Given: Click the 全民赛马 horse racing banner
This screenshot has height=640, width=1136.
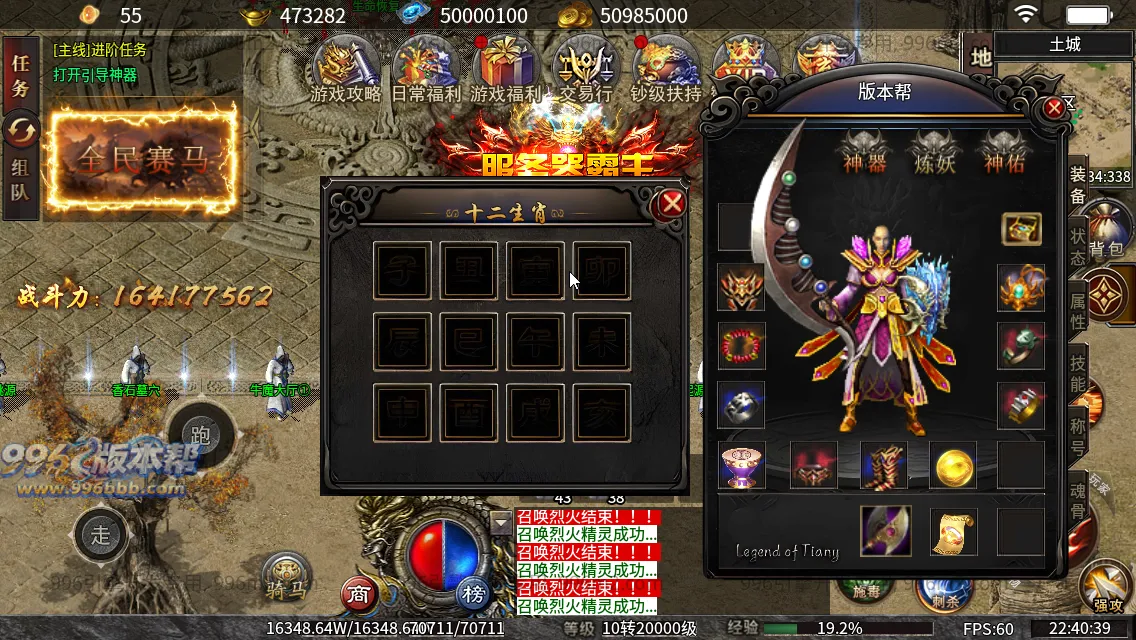Looking at the screenshot, I should (x=144, y=160).
